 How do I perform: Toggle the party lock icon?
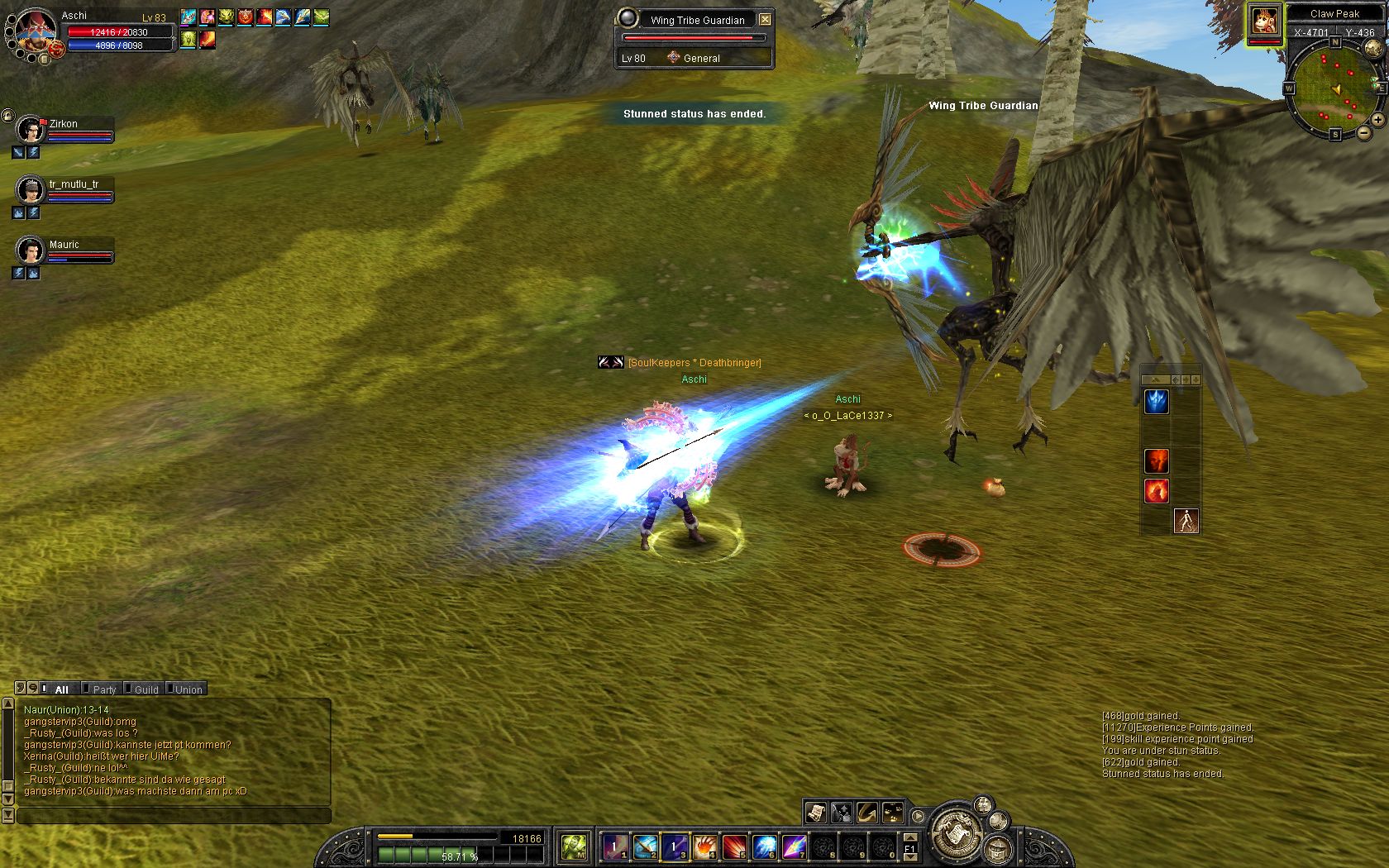click(7, 115)
